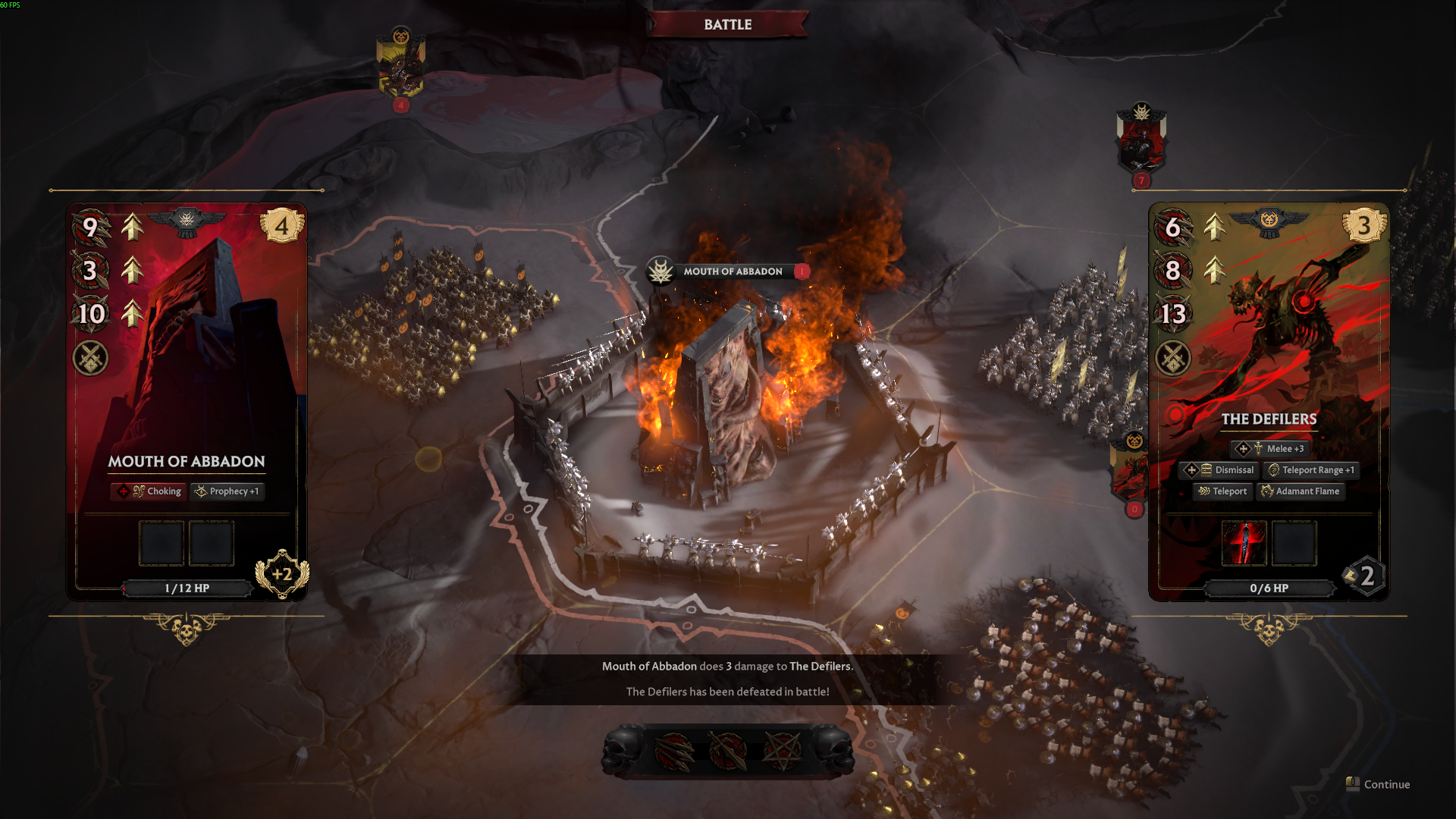
Task: Click the Mouth of Abaddon card title
Action: [187, 462]
